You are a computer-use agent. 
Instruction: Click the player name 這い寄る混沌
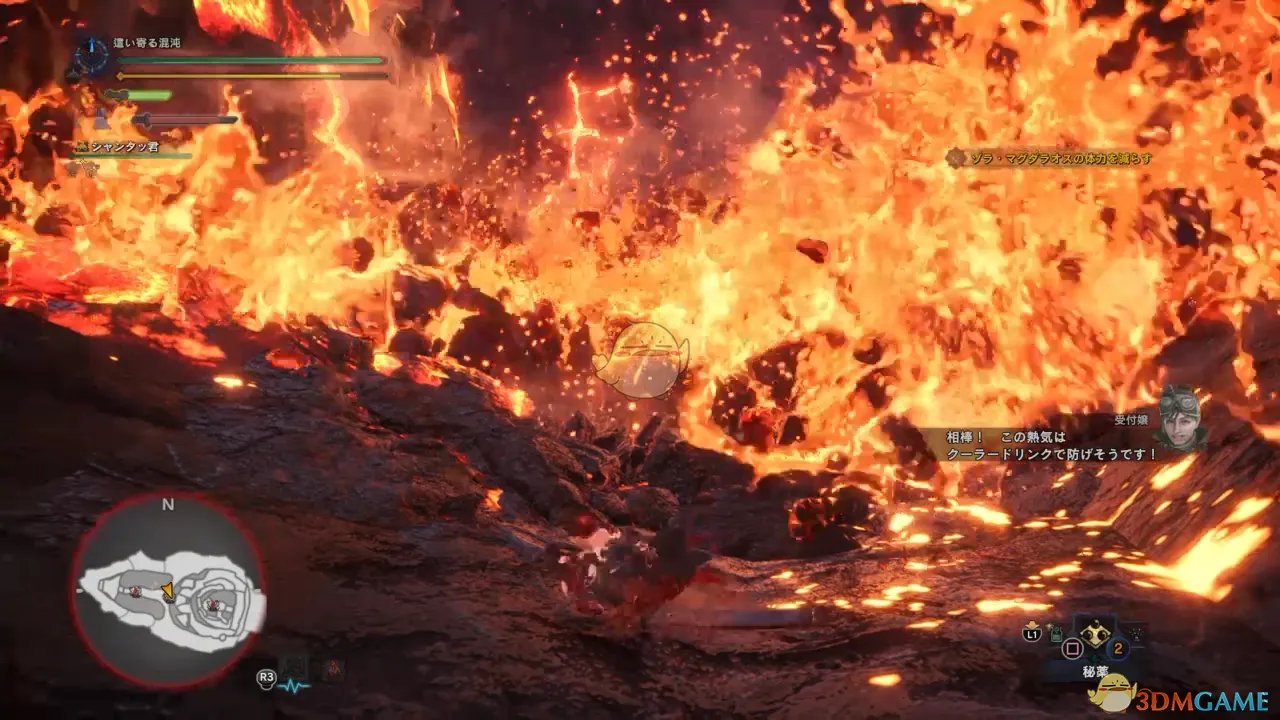(150, 42)
